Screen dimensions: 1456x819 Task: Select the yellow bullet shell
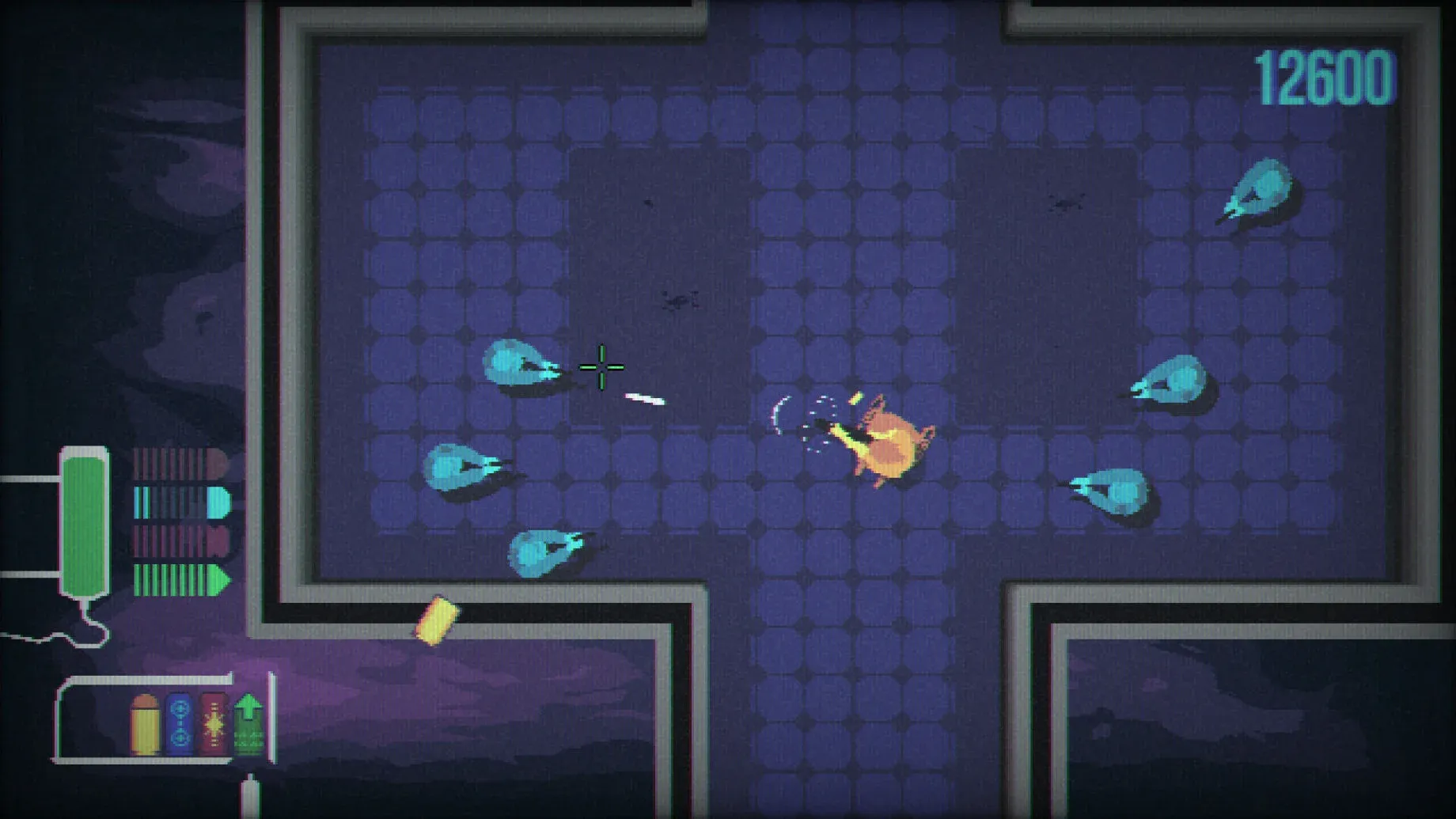145,724
